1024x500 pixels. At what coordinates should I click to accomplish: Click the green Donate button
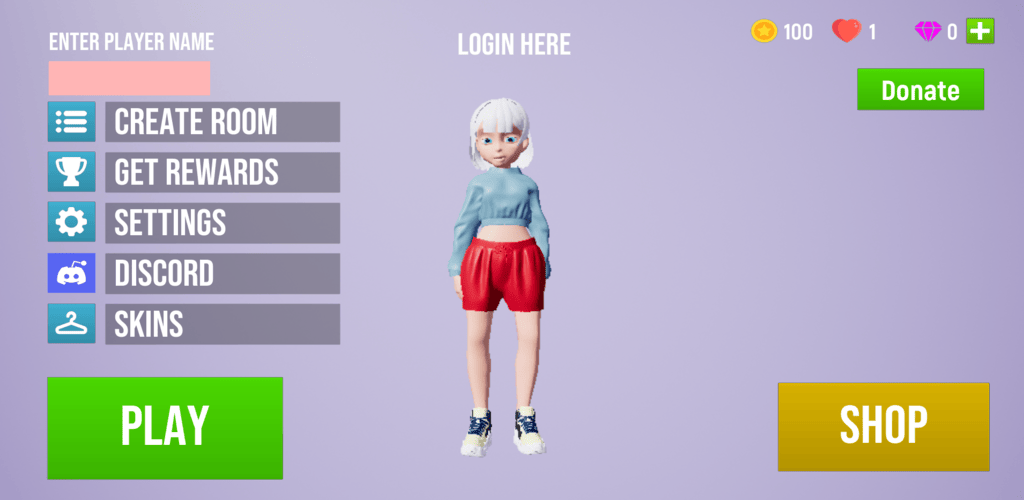(920, 90)
